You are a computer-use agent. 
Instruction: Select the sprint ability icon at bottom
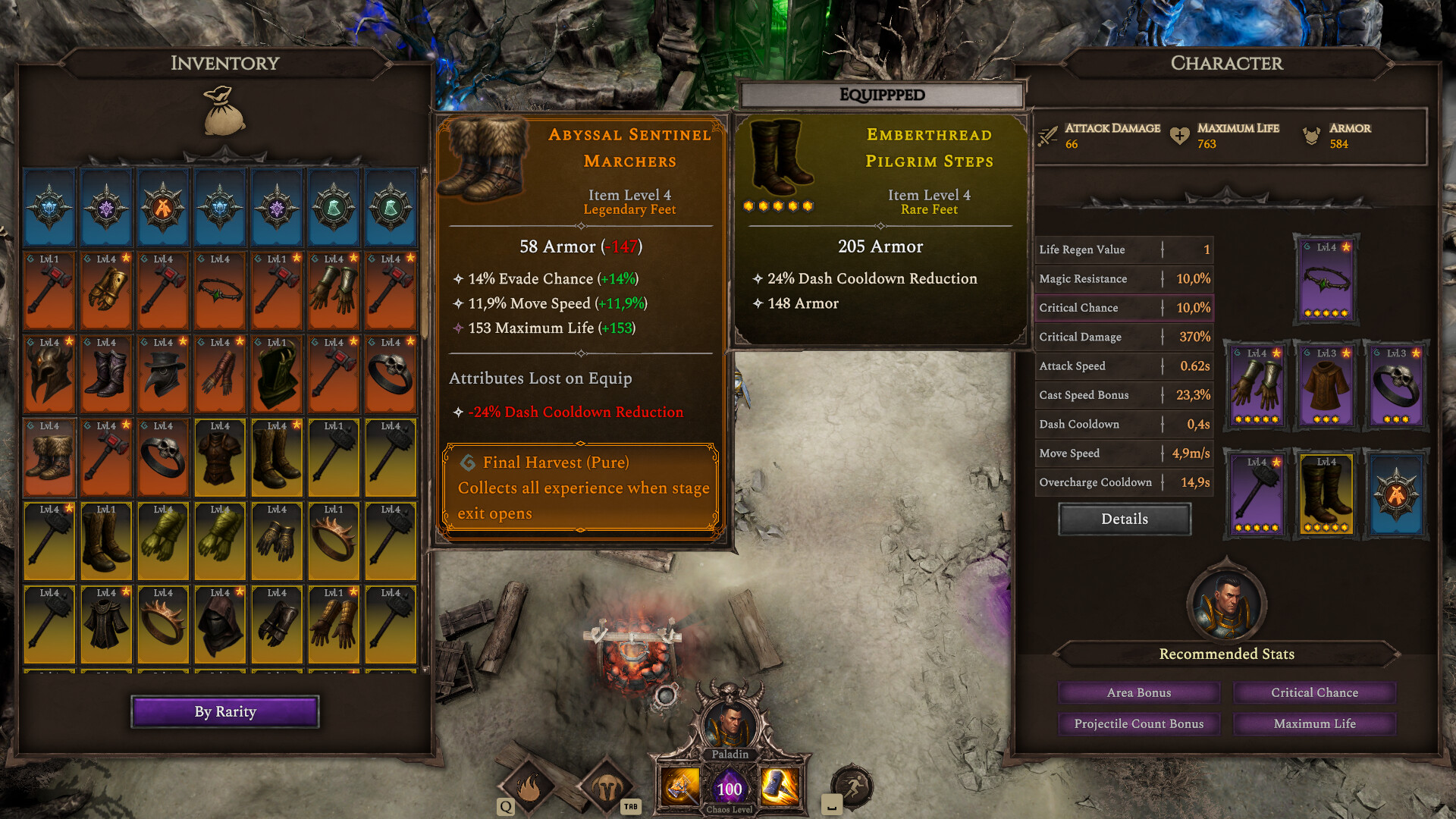click(852, 787)
